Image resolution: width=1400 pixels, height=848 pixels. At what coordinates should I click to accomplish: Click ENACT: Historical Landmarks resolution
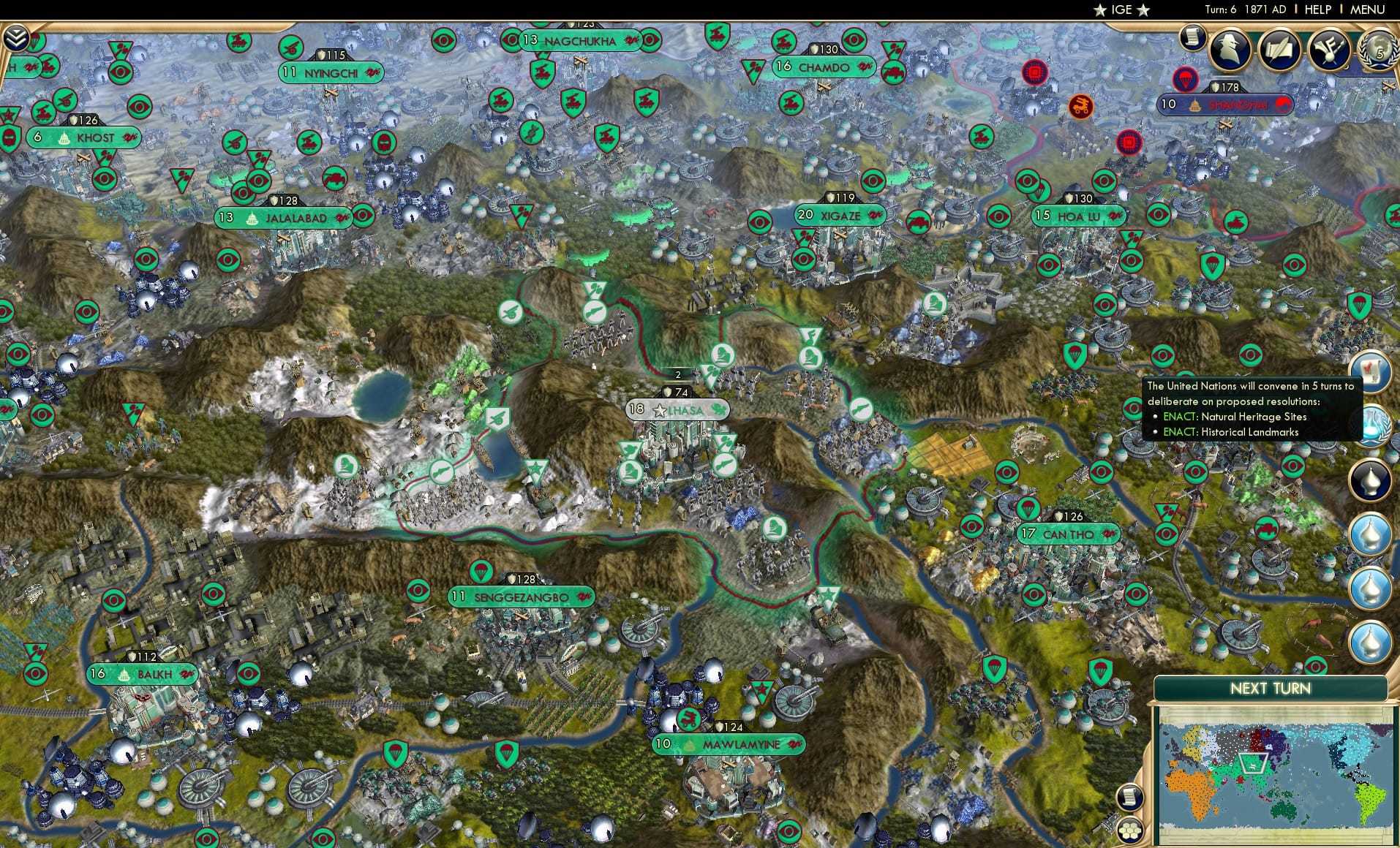pos(1230,432)
